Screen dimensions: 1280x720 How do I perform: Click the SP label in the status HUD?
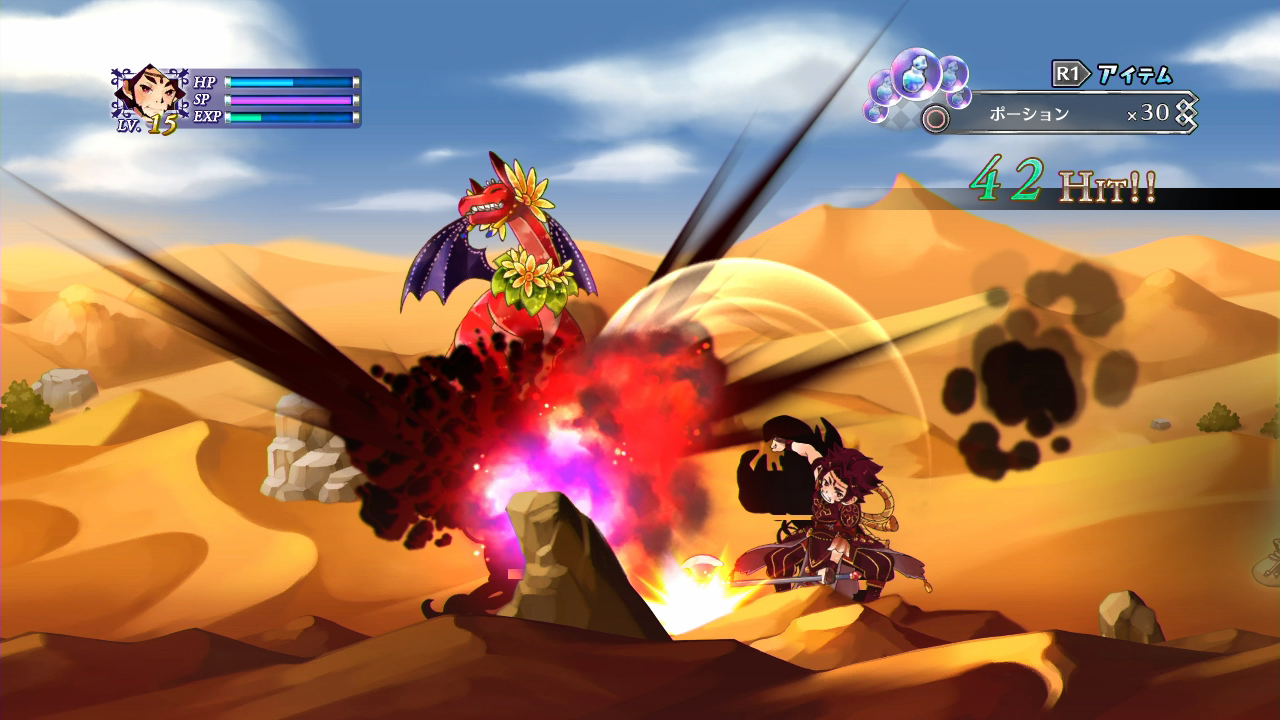(201, 101)
